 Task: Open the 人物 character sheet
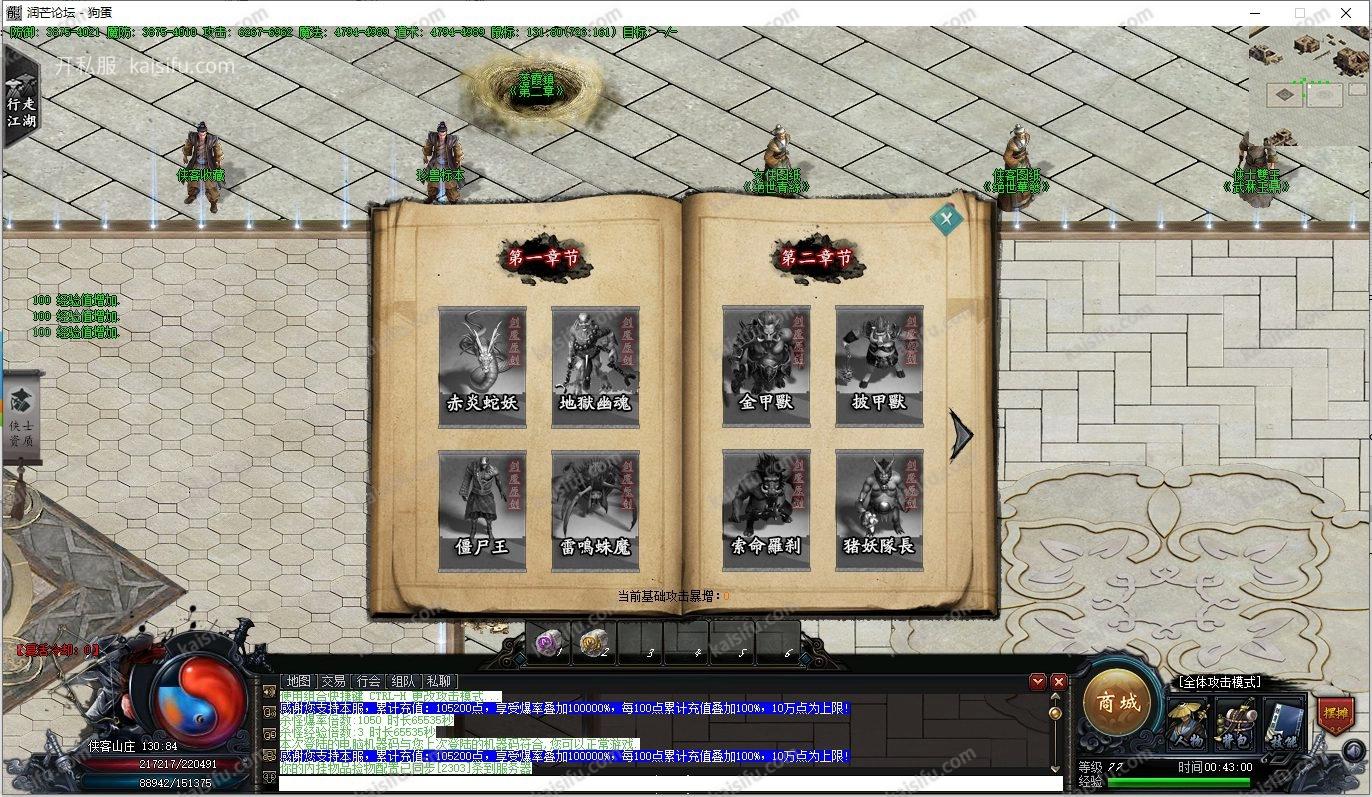click(x=1188, y=725)
